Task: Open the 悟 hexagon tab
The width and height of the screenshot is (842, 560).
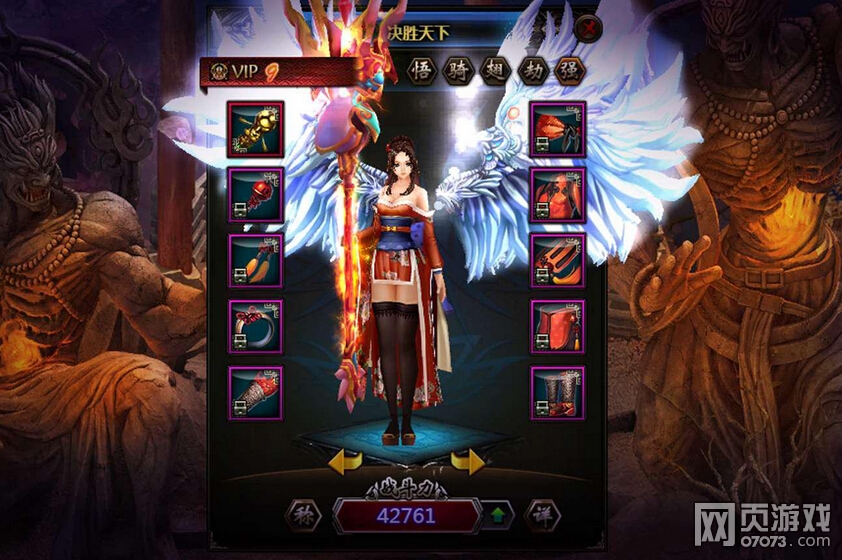Action: pos(423,70)
